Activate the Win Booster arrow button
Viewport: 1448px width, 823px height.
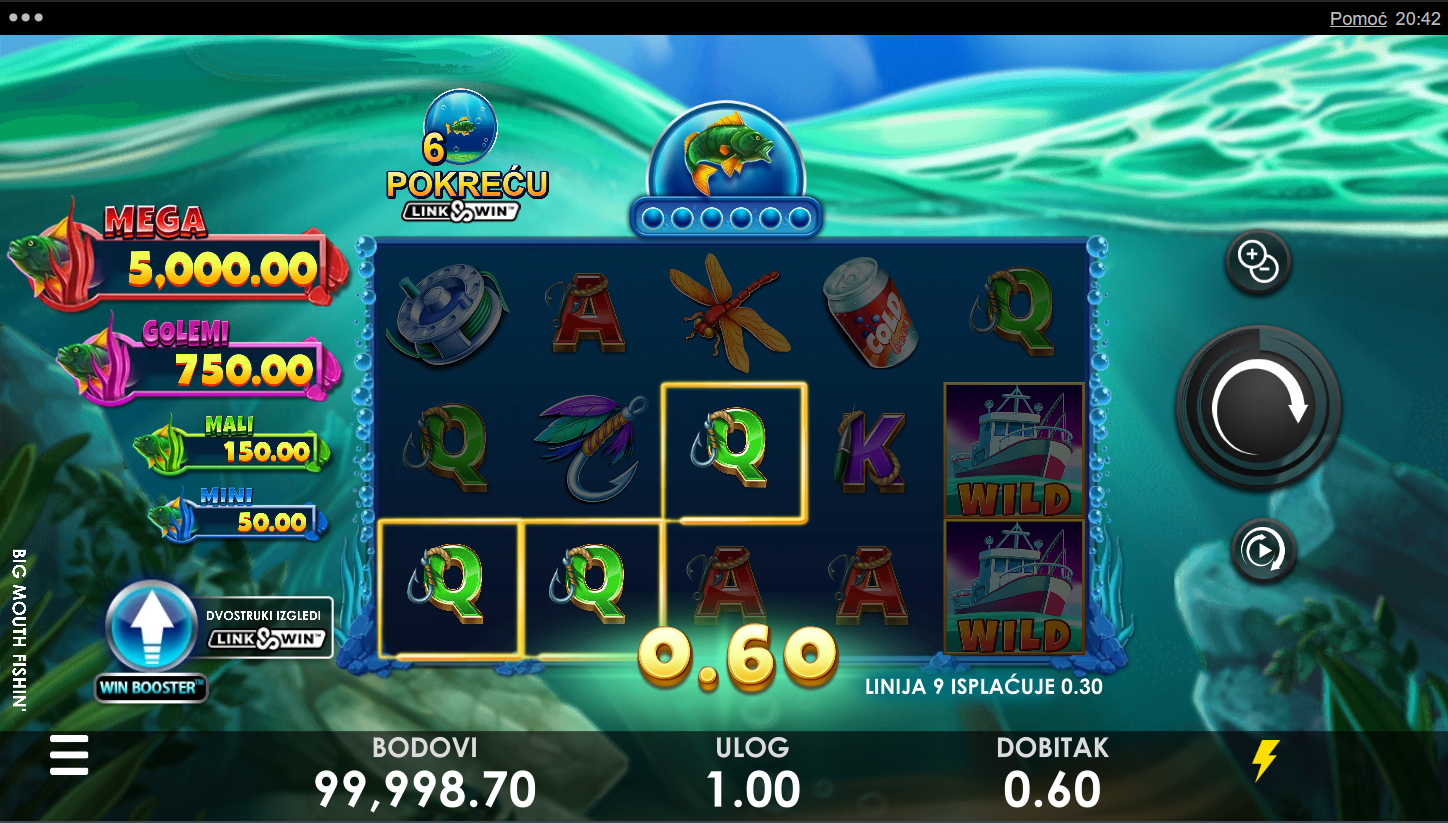(x=151, y=626)
